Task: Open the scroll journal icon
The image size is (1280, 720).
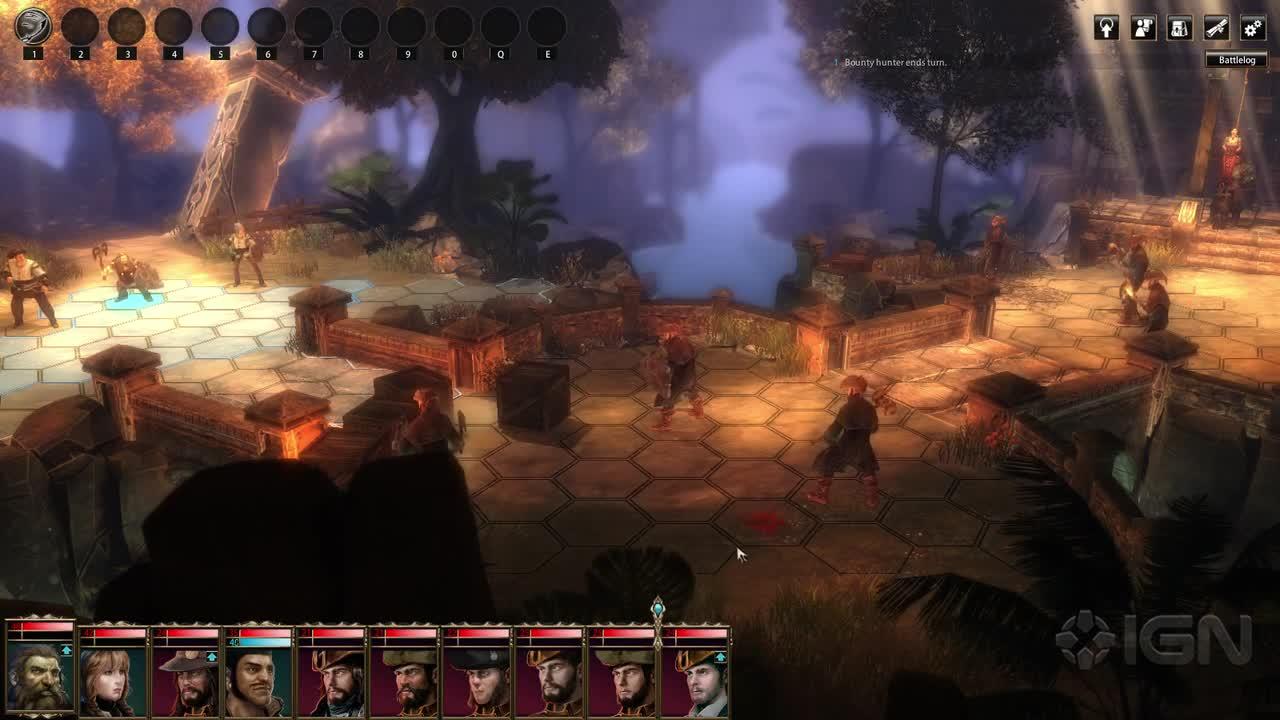Action: [x=1216, y=28]
